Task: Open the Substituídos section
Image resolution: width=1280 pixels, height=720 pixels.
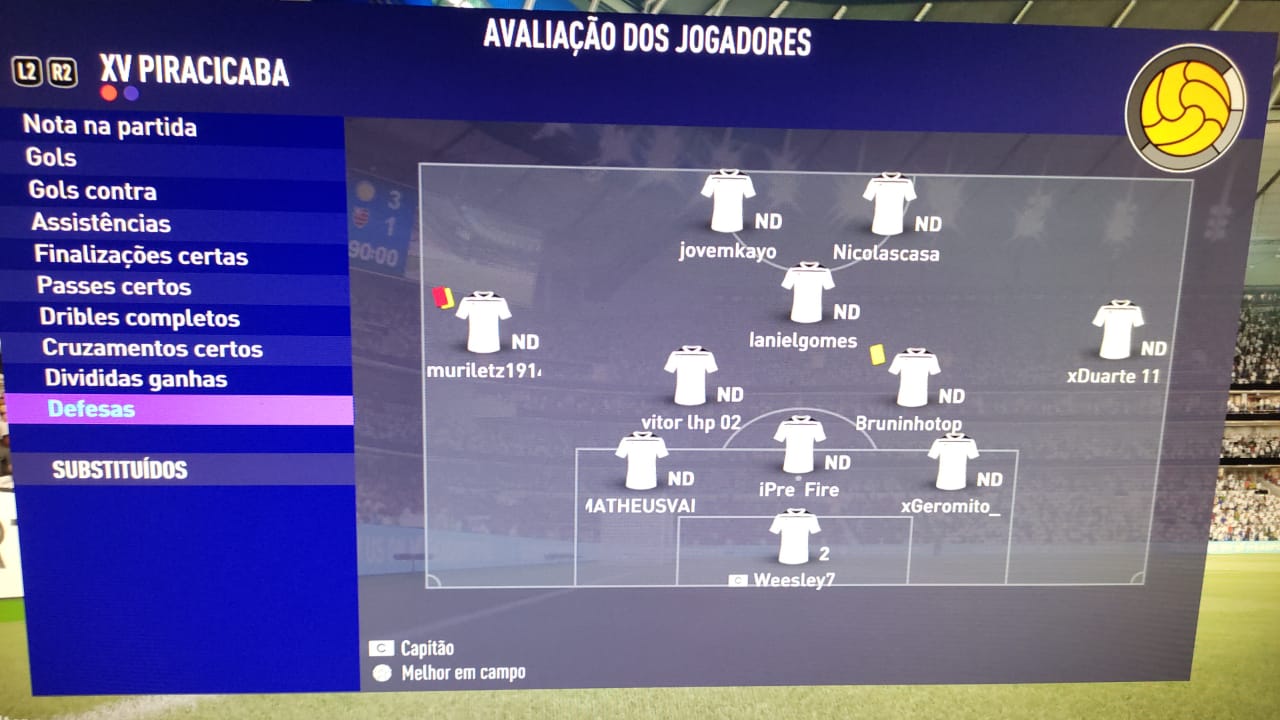Action: [120, 469]
